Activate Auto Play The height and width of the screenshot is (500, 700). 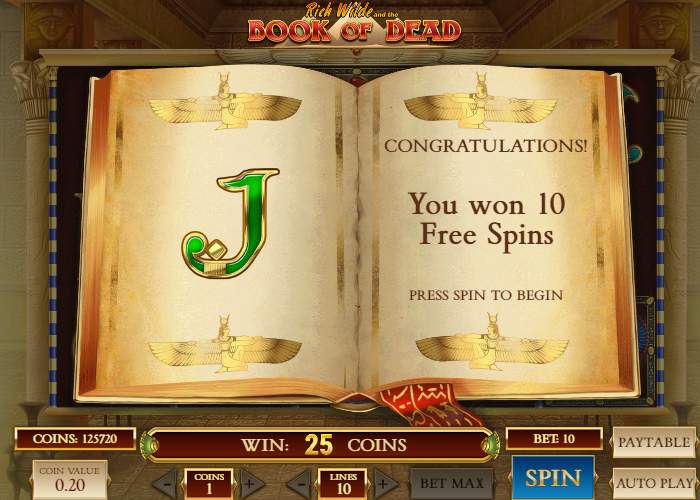click(653, 483)
